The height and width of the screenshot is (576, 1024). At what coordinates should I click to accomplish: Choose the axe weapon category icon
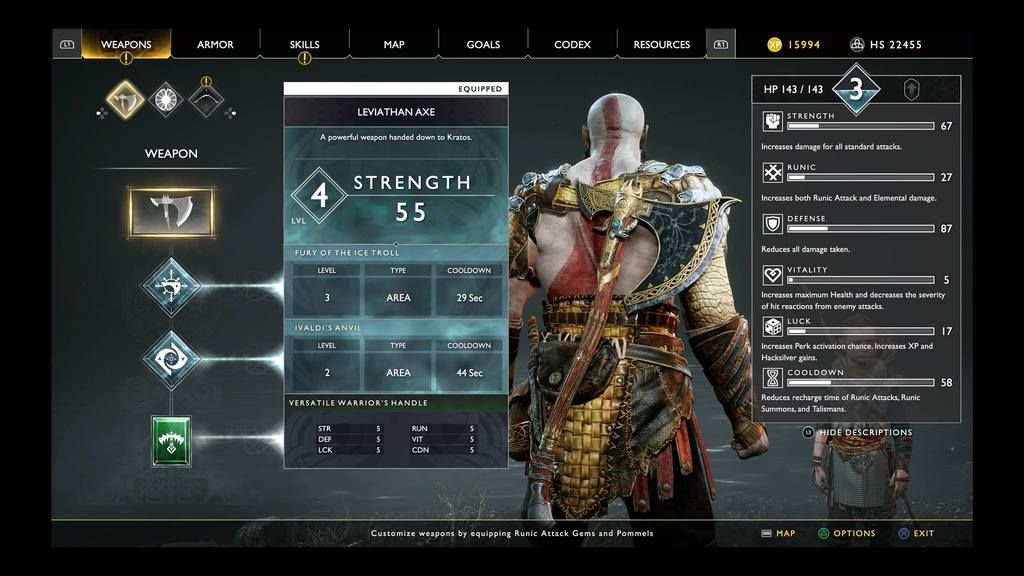click(x=126, y=99)
